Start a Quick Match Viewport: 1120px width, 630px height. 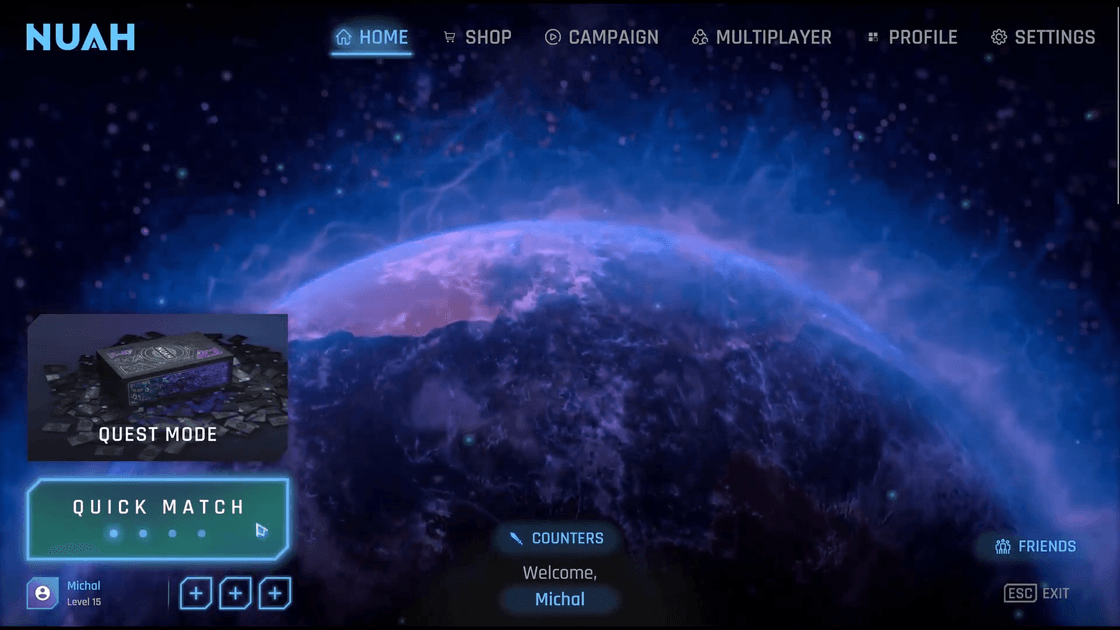tap(158, 518)
